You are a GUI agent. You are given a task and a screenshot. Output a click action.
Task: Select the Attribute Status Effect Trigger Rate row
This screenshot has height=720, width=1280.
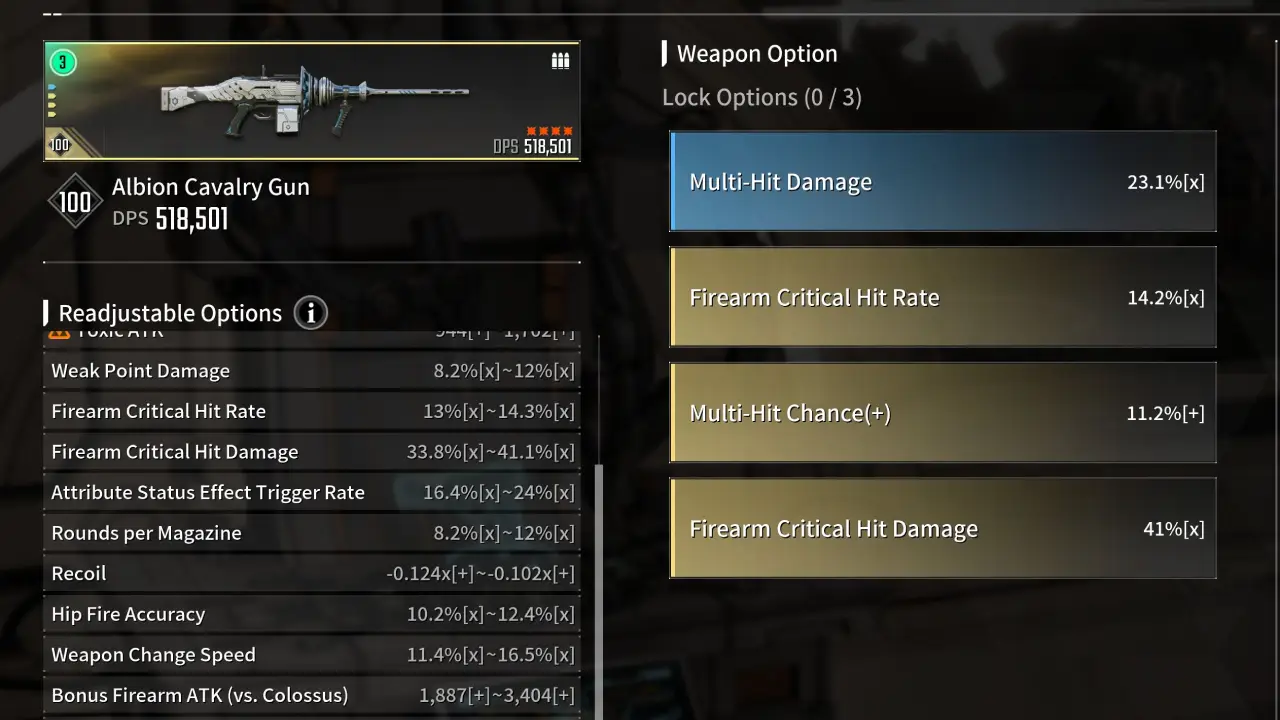click(x=312, y=492)
